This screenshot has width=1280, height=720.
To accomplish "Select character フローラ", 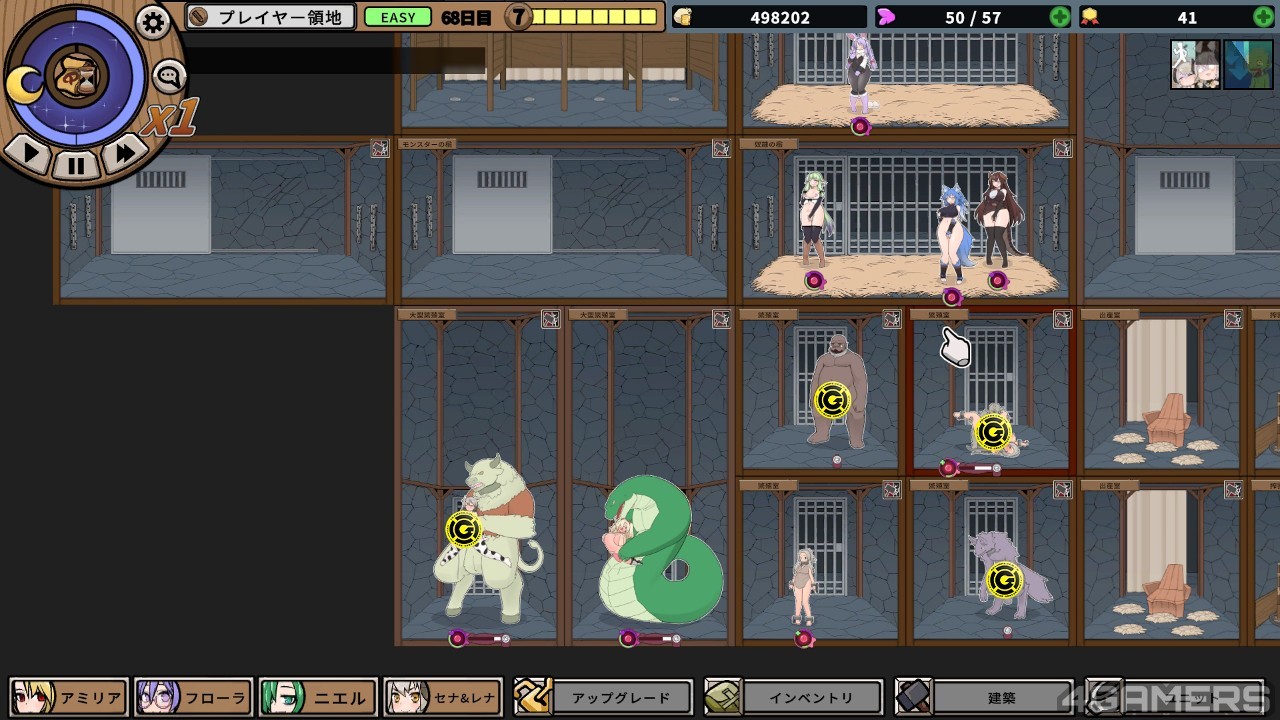I will click(193, 698).
